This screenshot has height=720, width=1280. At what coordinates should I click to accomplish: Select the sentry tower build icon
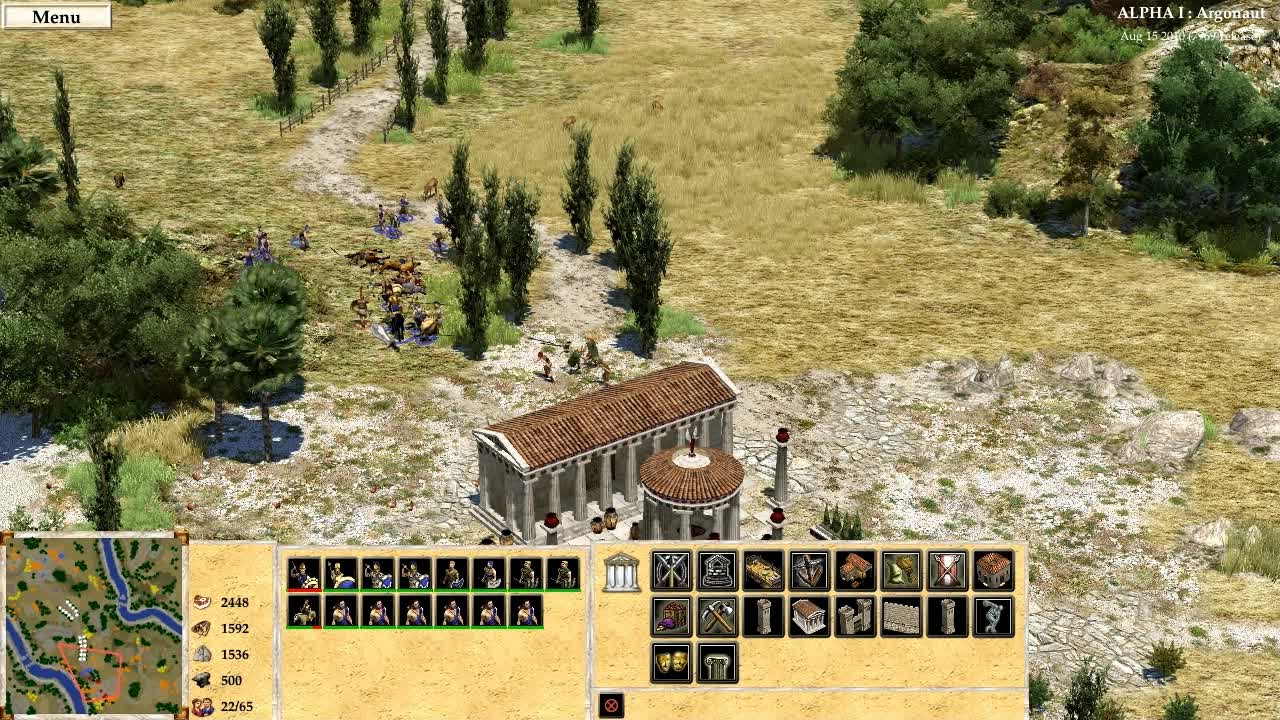[x=761, y=617]
